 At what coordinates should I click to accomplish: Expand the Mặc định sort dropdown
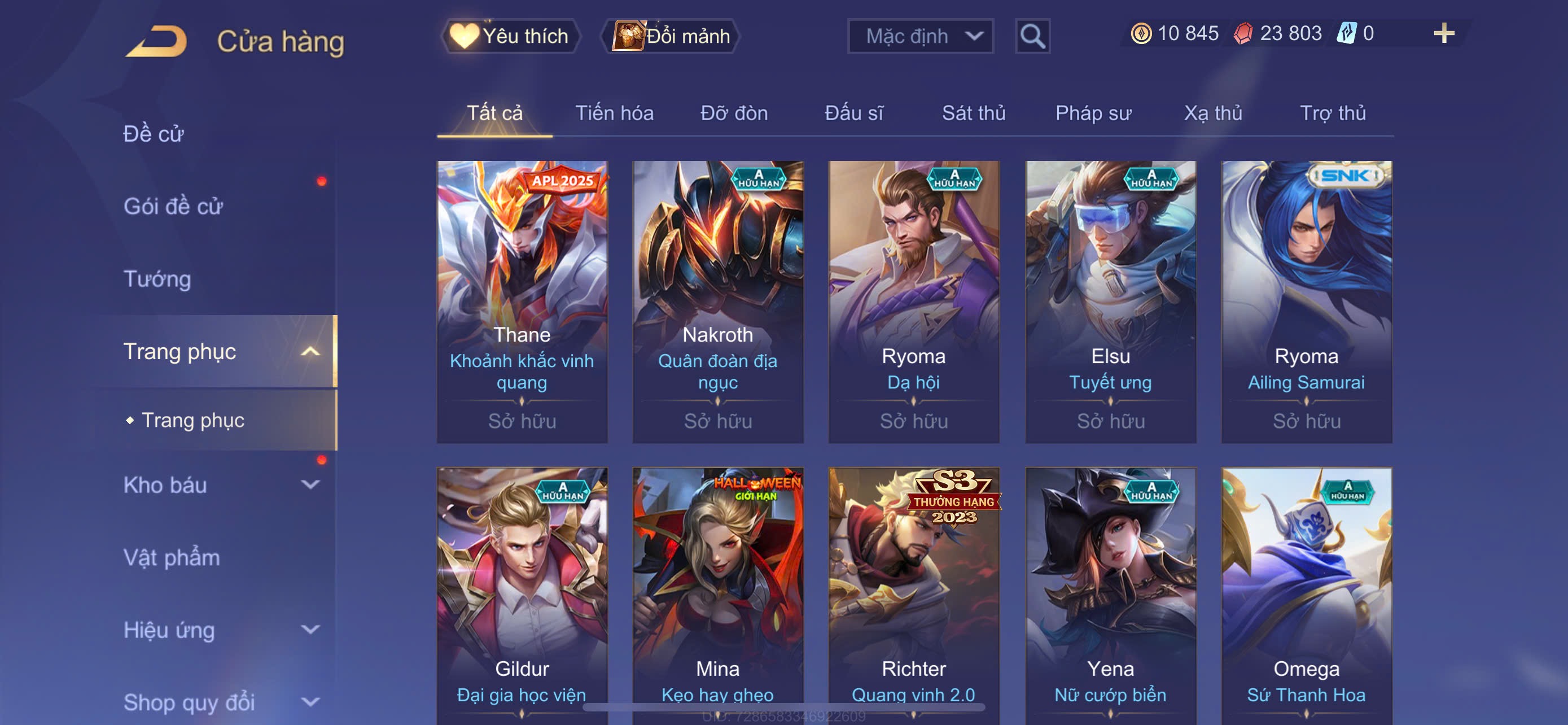pos(919,37)
